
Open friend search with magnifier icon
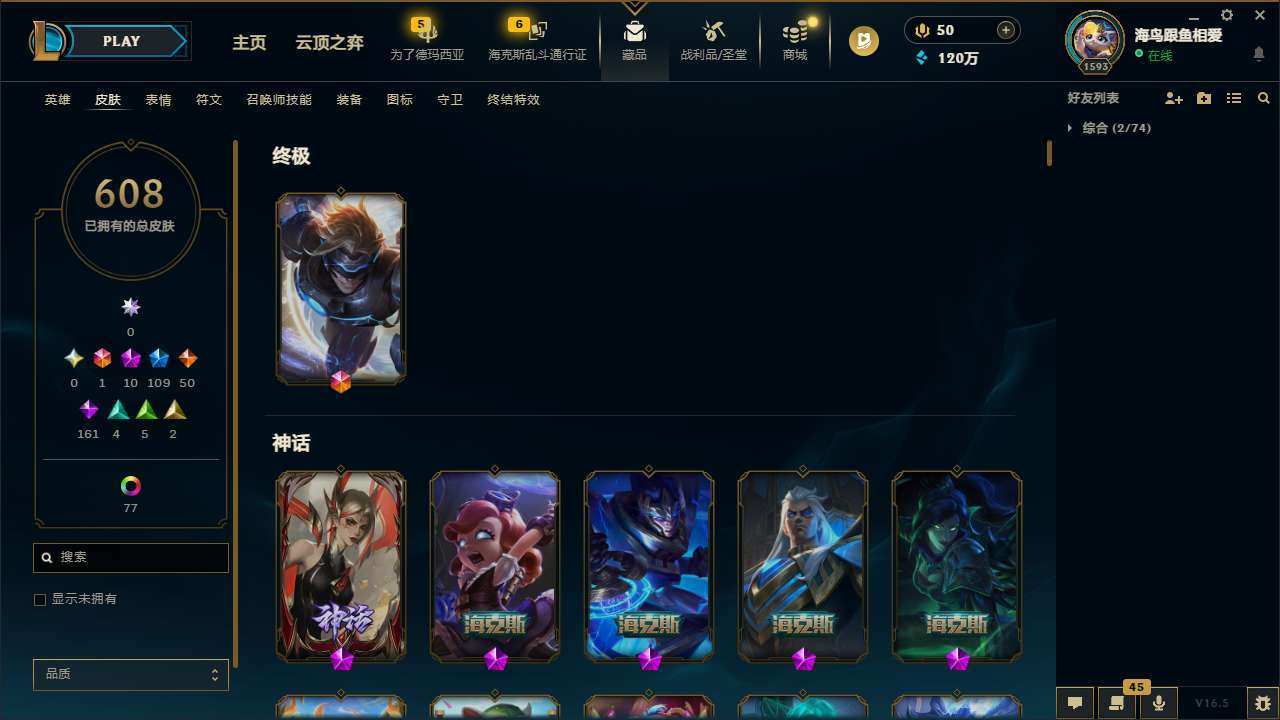click(1264, 98)
